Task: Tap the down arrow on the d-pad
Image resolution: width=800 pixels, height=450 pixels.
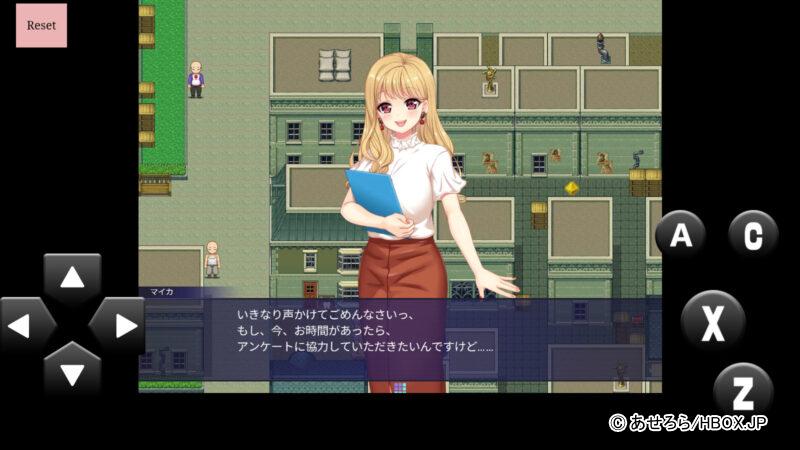Action: coord(72,370)
